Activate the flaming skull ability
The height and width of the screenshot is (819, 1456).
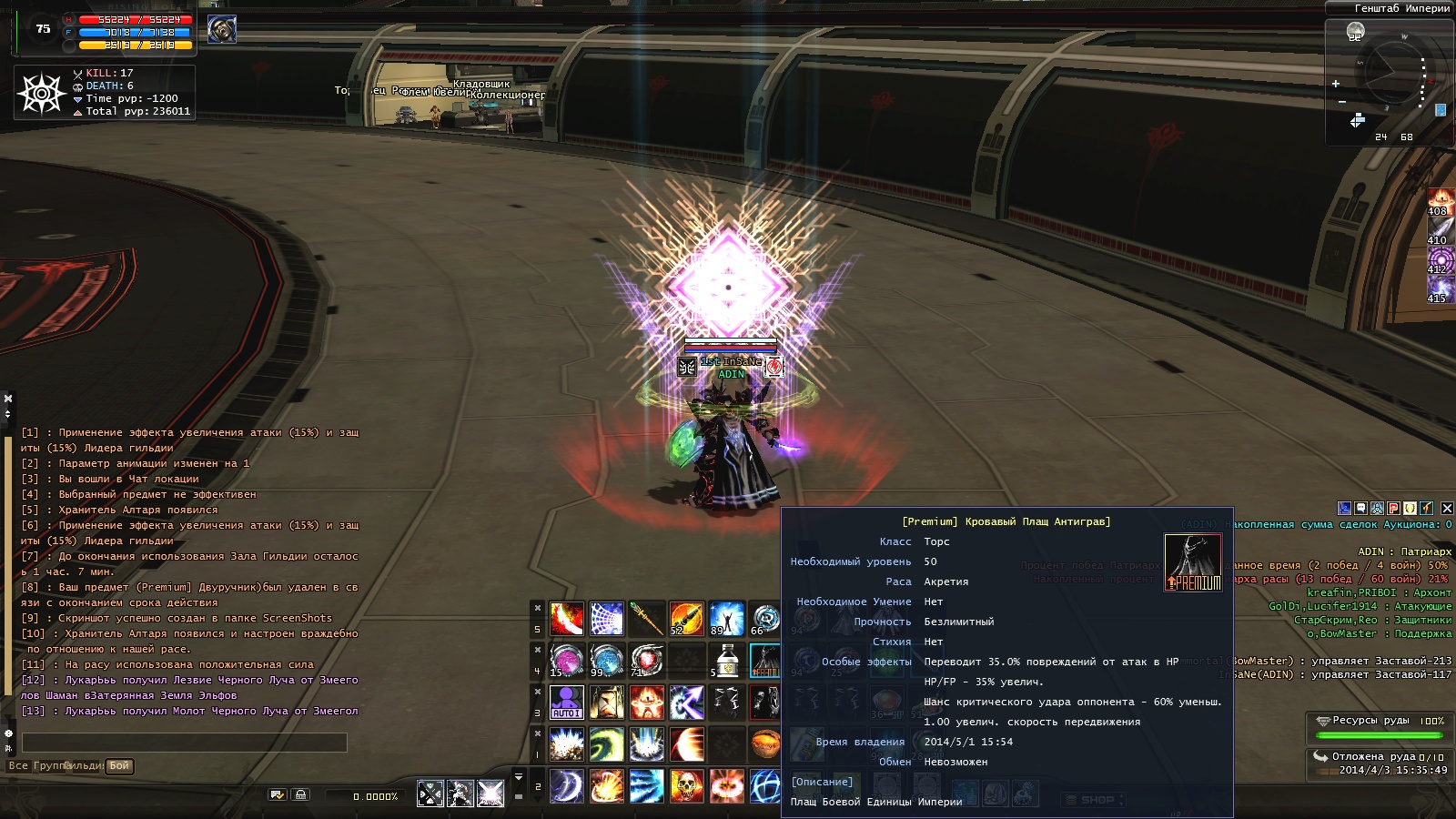pos(686,785)
